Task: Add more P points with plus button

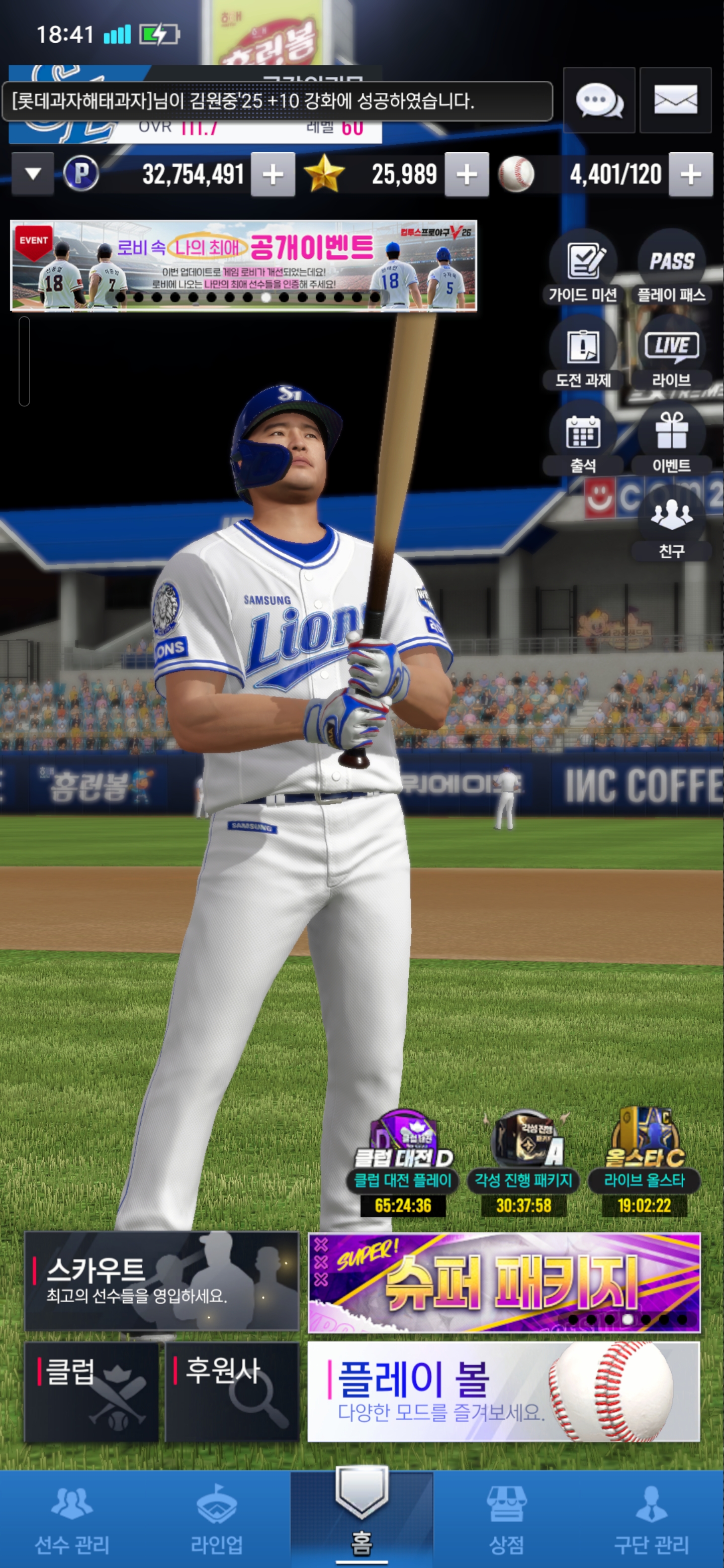Action: click(x=273, y=175)
